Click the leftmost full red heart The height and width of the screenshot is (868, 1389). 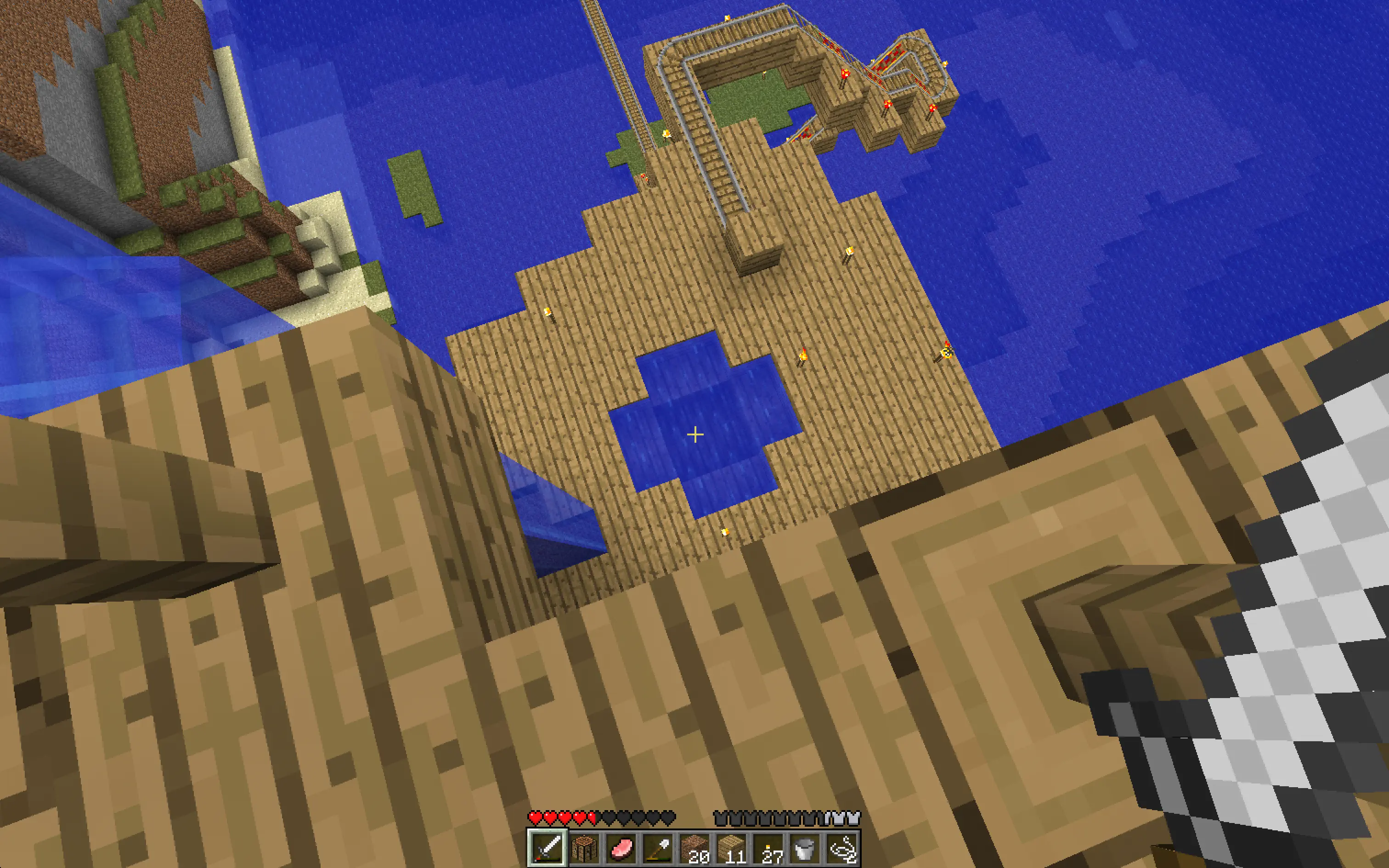pos(536,817)
